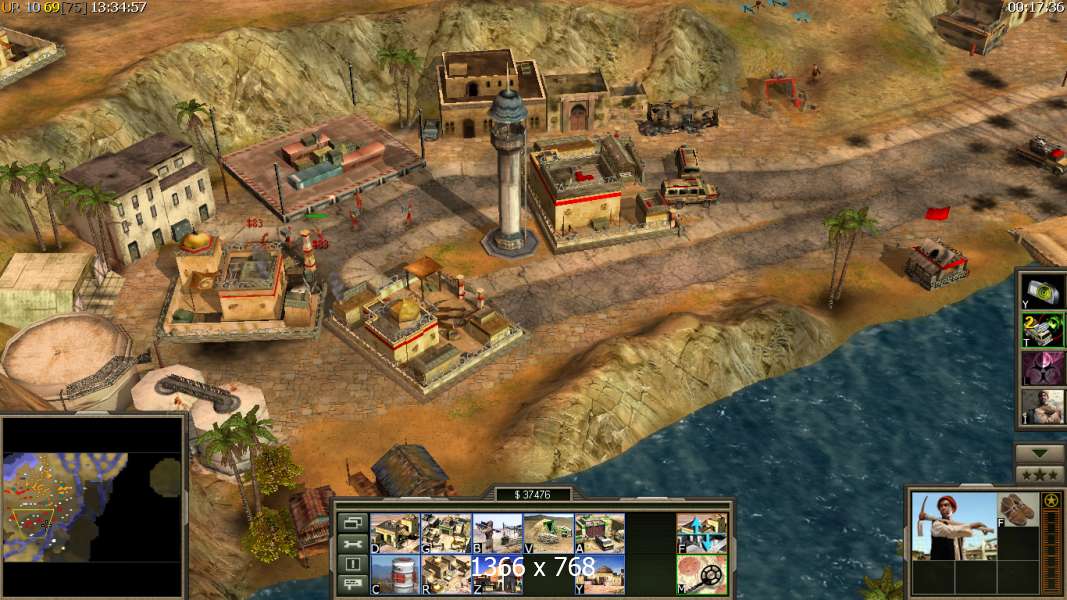Activate the blue arrows command (F)
The height and width of the screenshot is (600, 1067).
(x=702, y=533)
